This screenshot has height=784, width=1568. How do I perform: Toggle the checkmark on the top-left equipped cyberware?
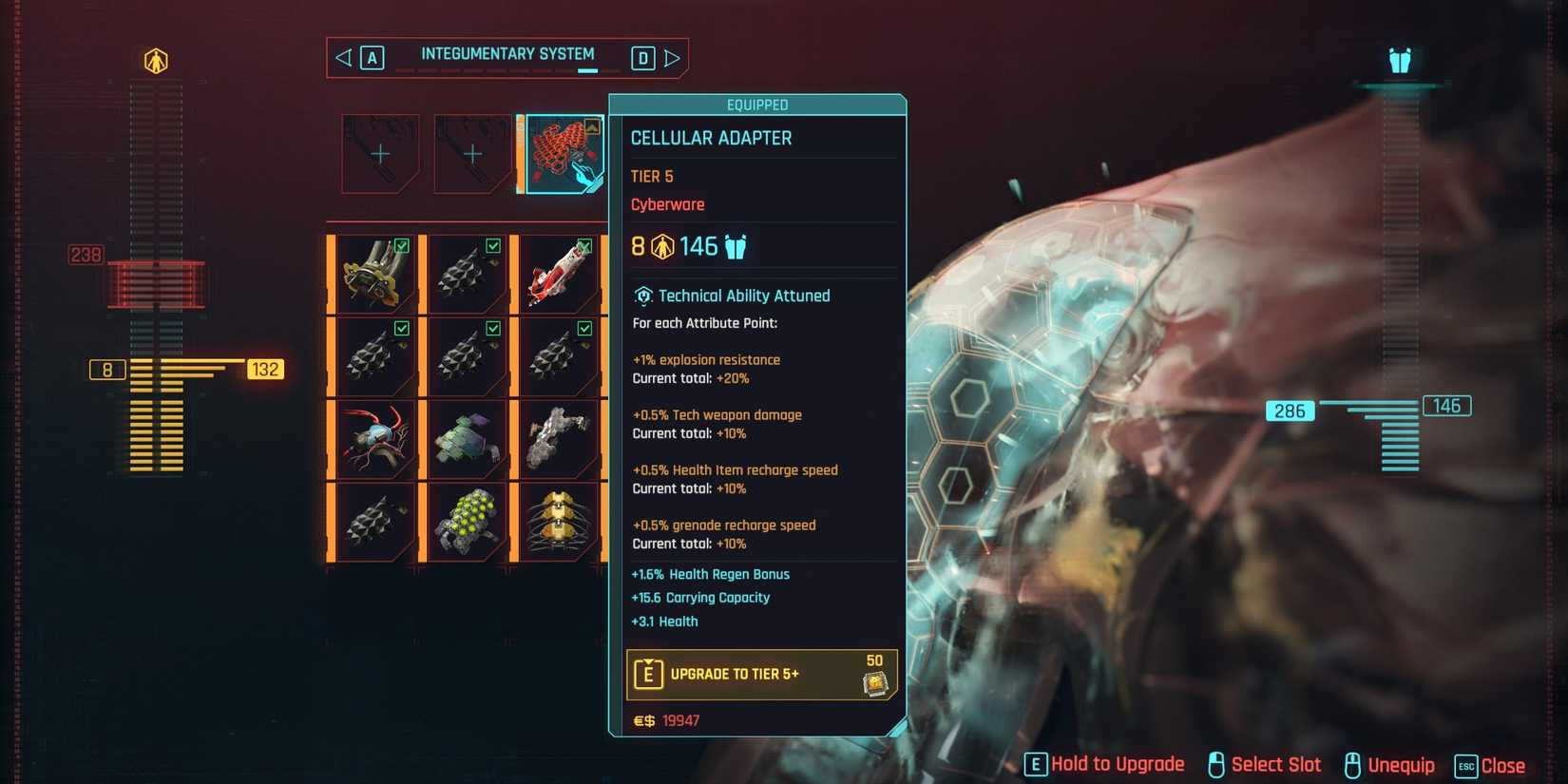pos(401,245)
